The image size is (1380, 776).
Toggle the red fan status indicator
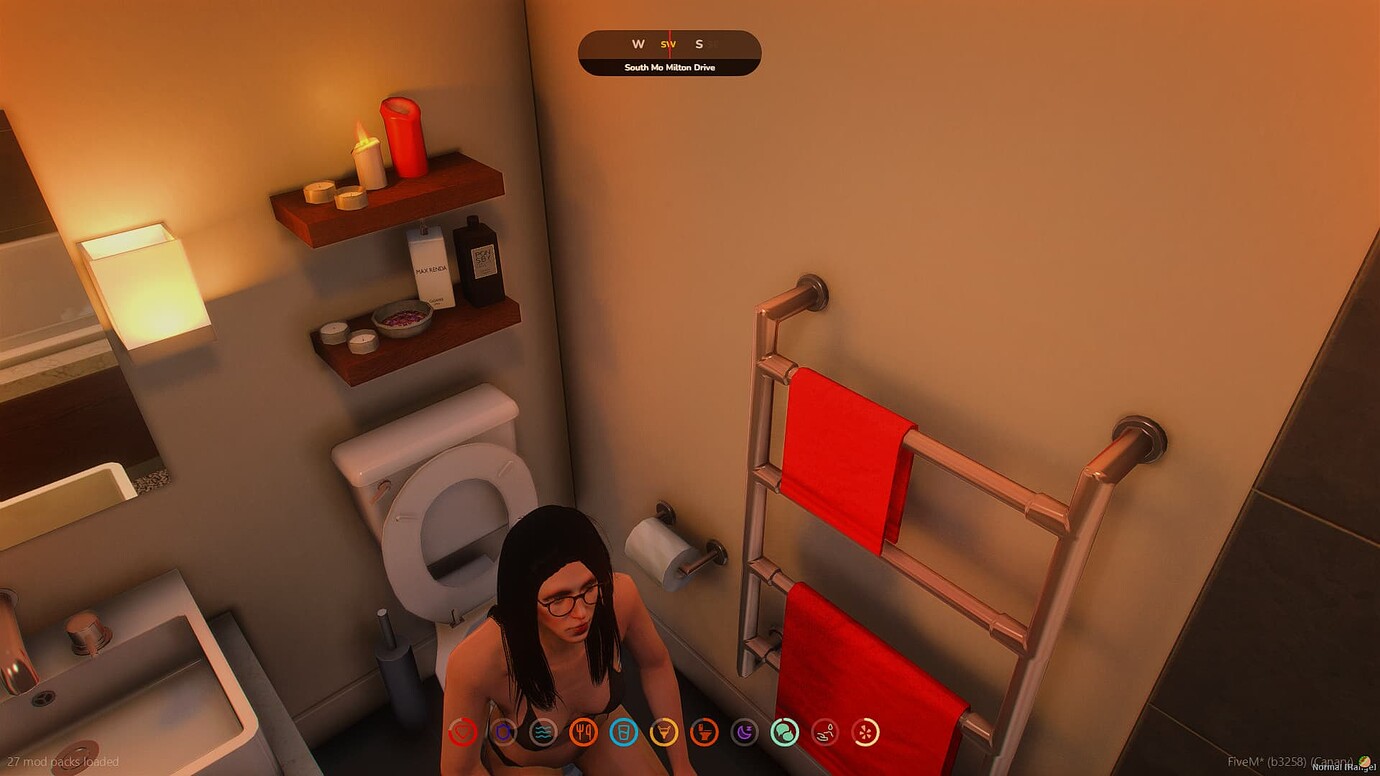(864, 732)
